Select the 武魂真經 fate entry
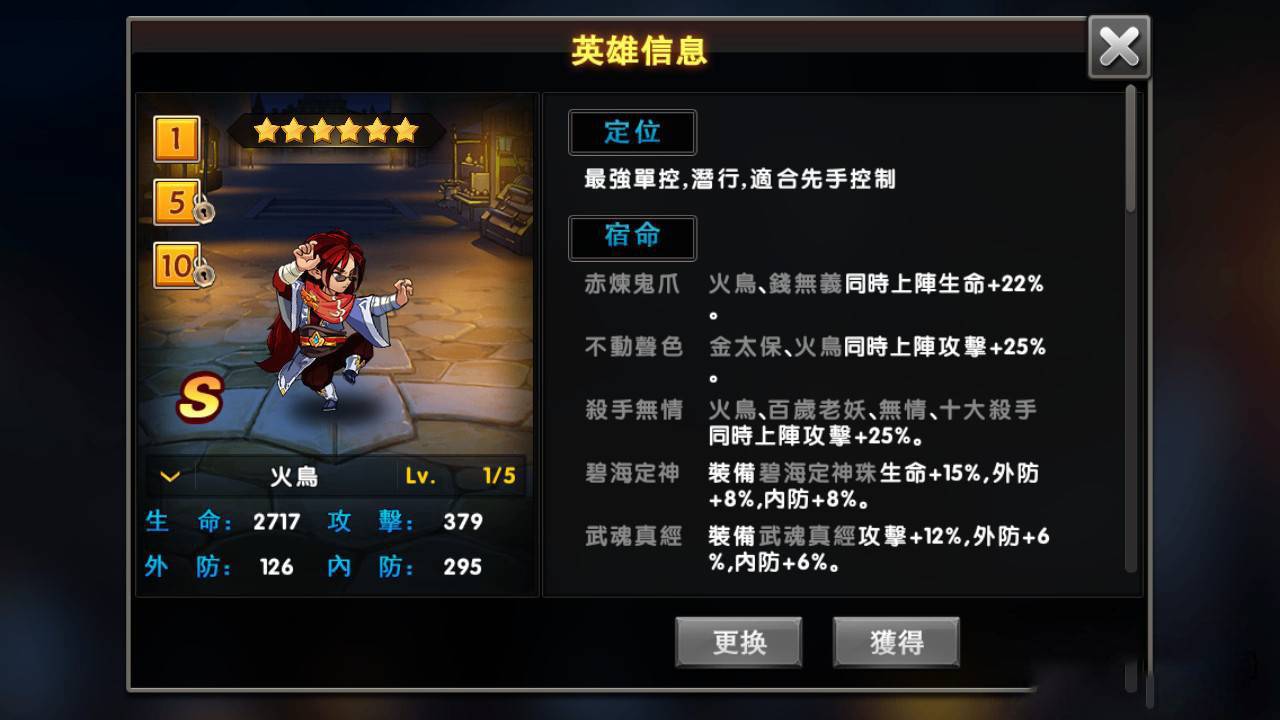Viewport: 1280px width, 720px height. click(x=632, y=537)
